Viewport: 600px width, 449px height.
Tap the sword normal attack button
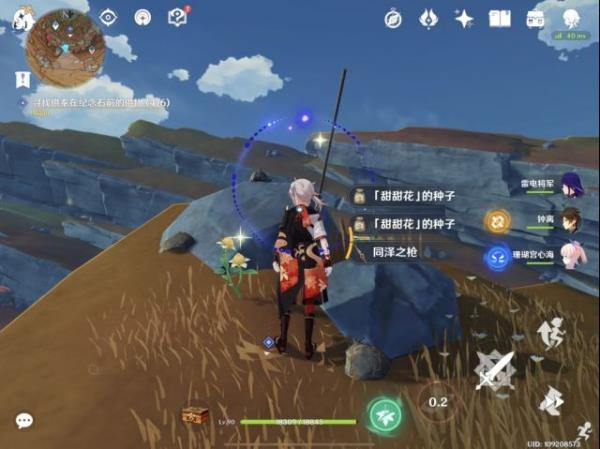[494, 371]
